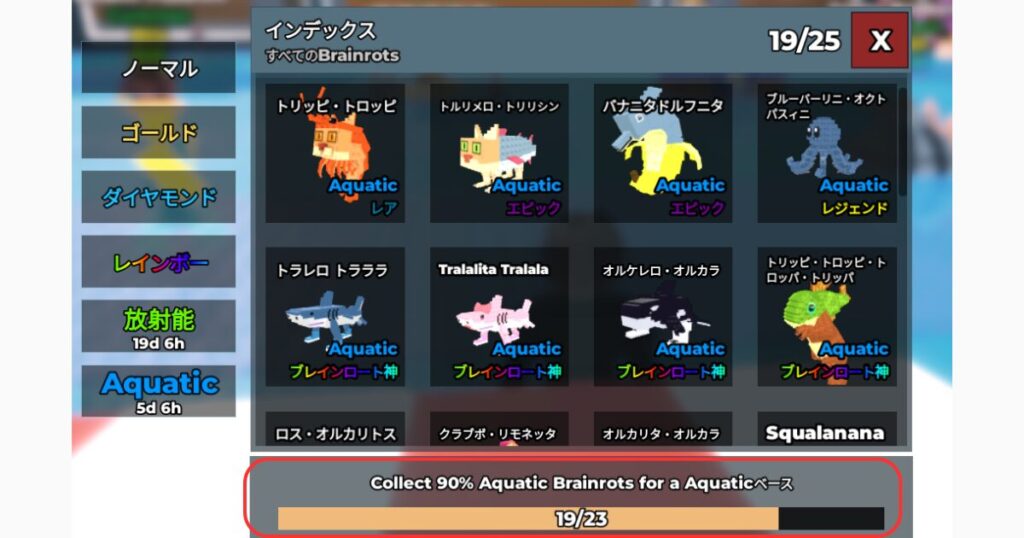Click the ロス・オルカリトス tile
This screenshot has width=1024, height=538.
click(335, 431)
